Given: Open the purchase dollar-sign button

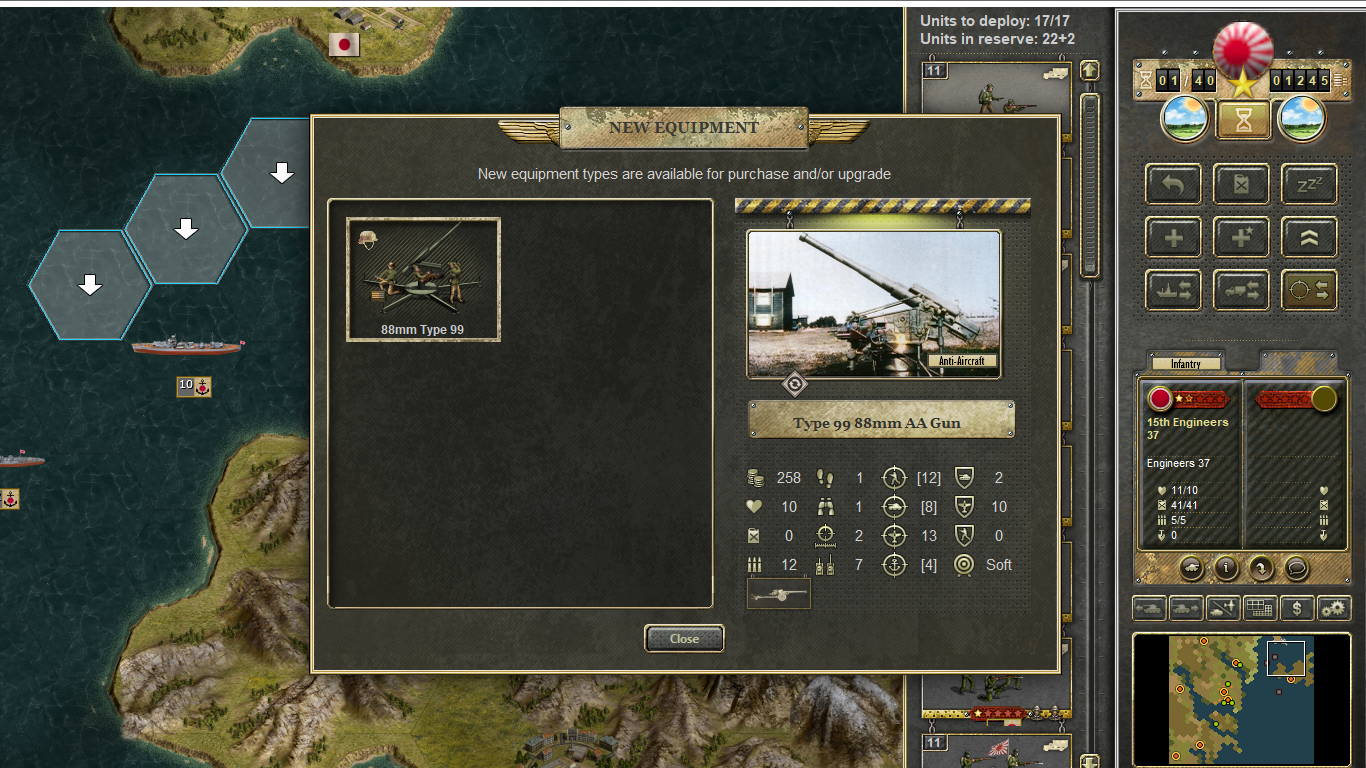Looking at the screenshot, I should point(1297,607).
